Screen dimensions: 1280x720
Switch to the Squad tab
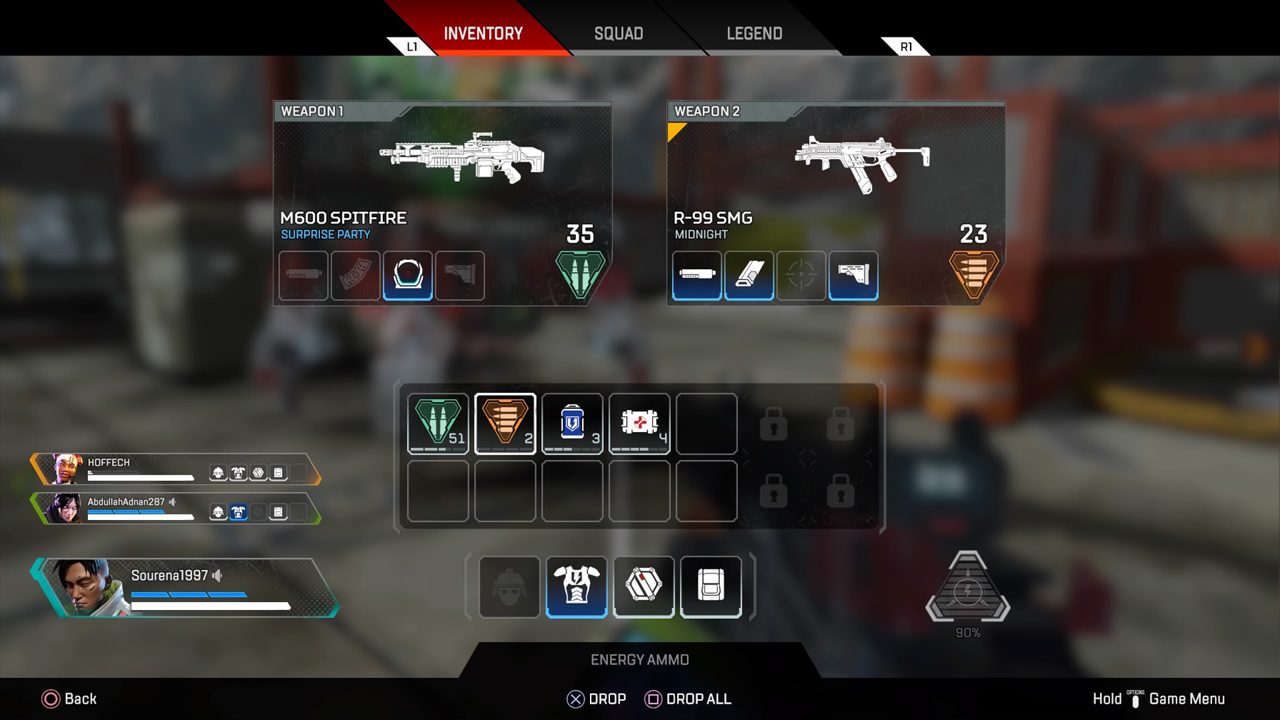pos(618,33)
